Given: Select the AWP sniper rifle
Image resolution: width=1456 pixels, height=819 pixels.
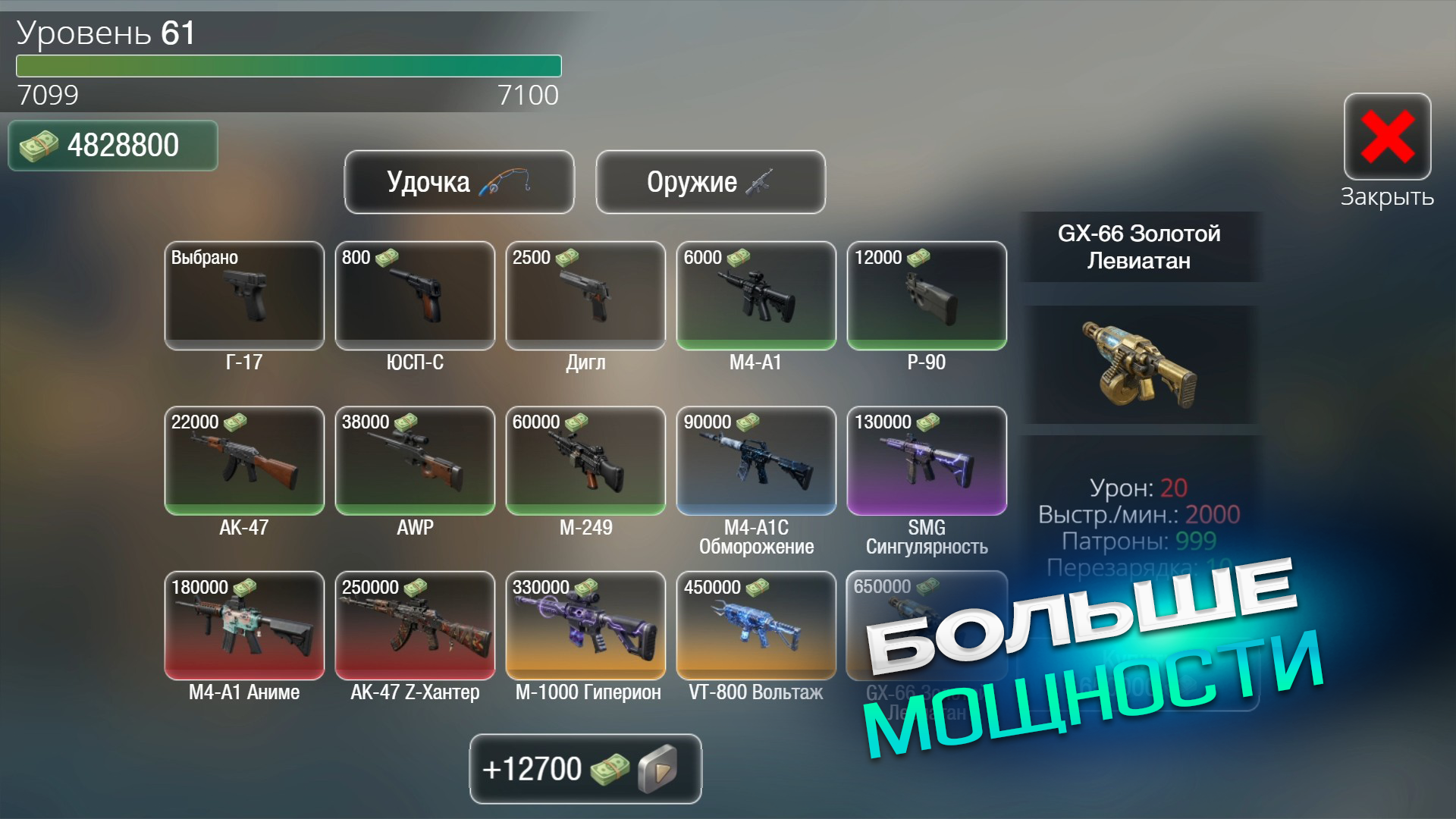Looking at the screenshot, I should point(415,460).
